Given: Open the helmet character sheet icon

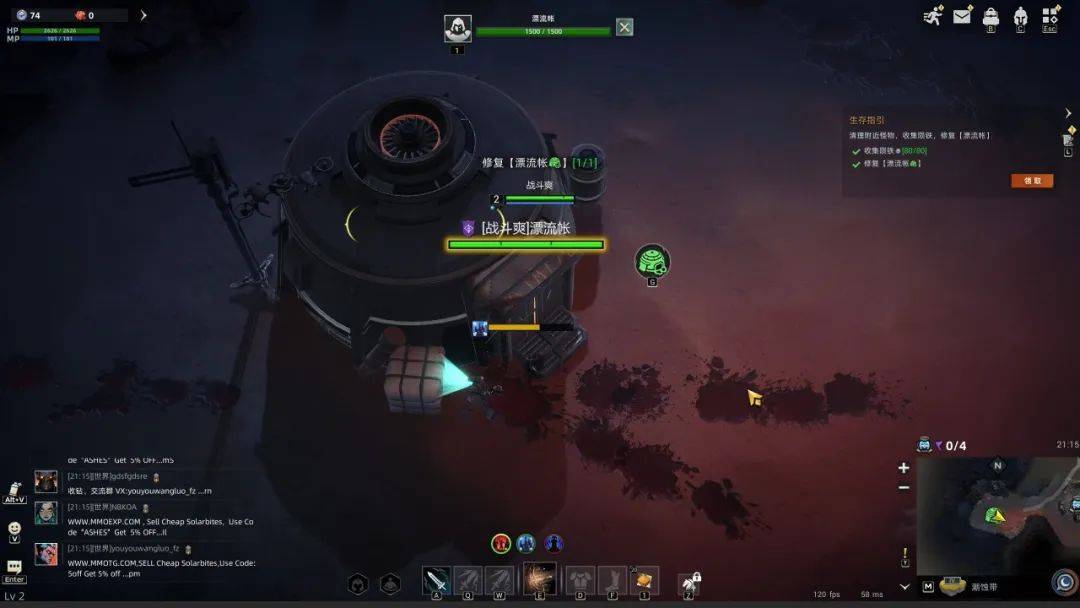Looking at the screenshot, I should [x=1020, y=15].
